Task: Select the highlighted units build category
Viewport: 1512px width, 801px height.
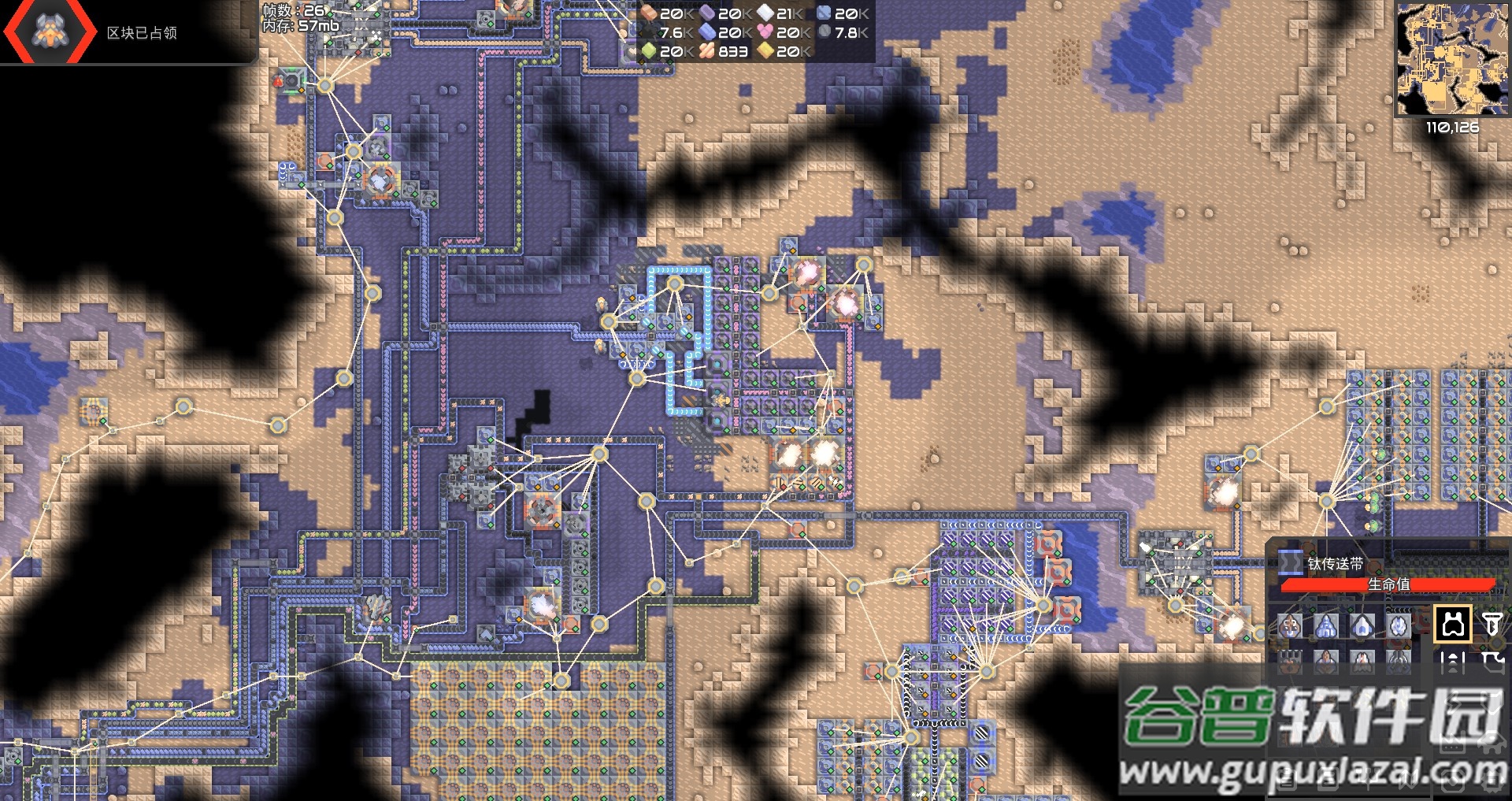Action: [x=1453, y=625]
